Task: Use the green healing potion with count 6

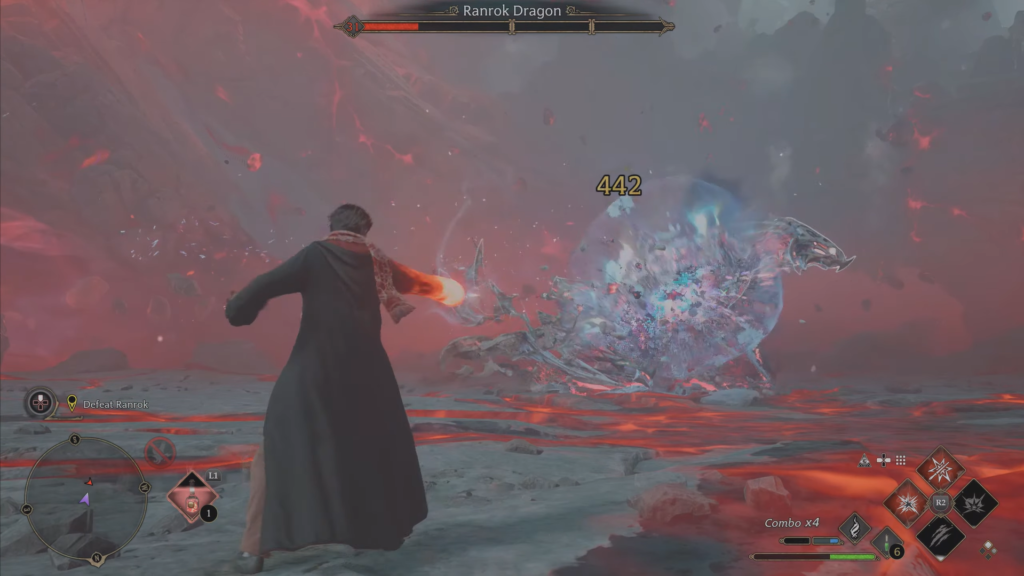Action: click(x=887, y=543)
